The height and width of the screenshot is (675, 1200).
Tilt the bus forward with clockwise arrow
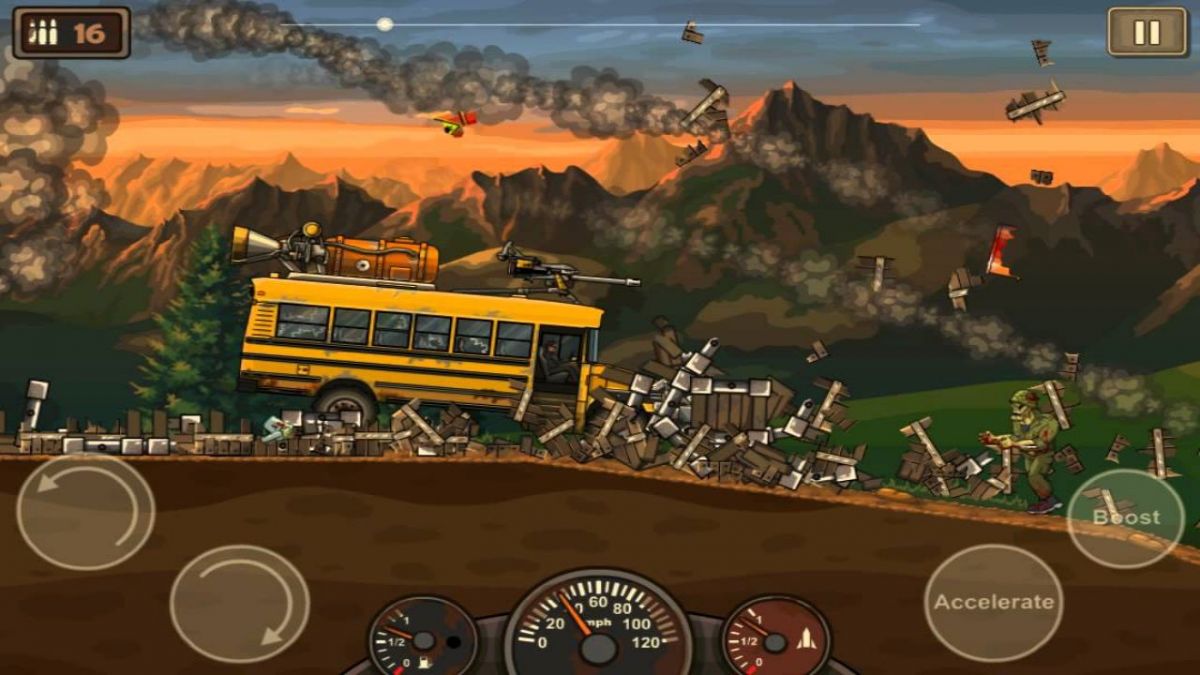[x=239, y=603]
